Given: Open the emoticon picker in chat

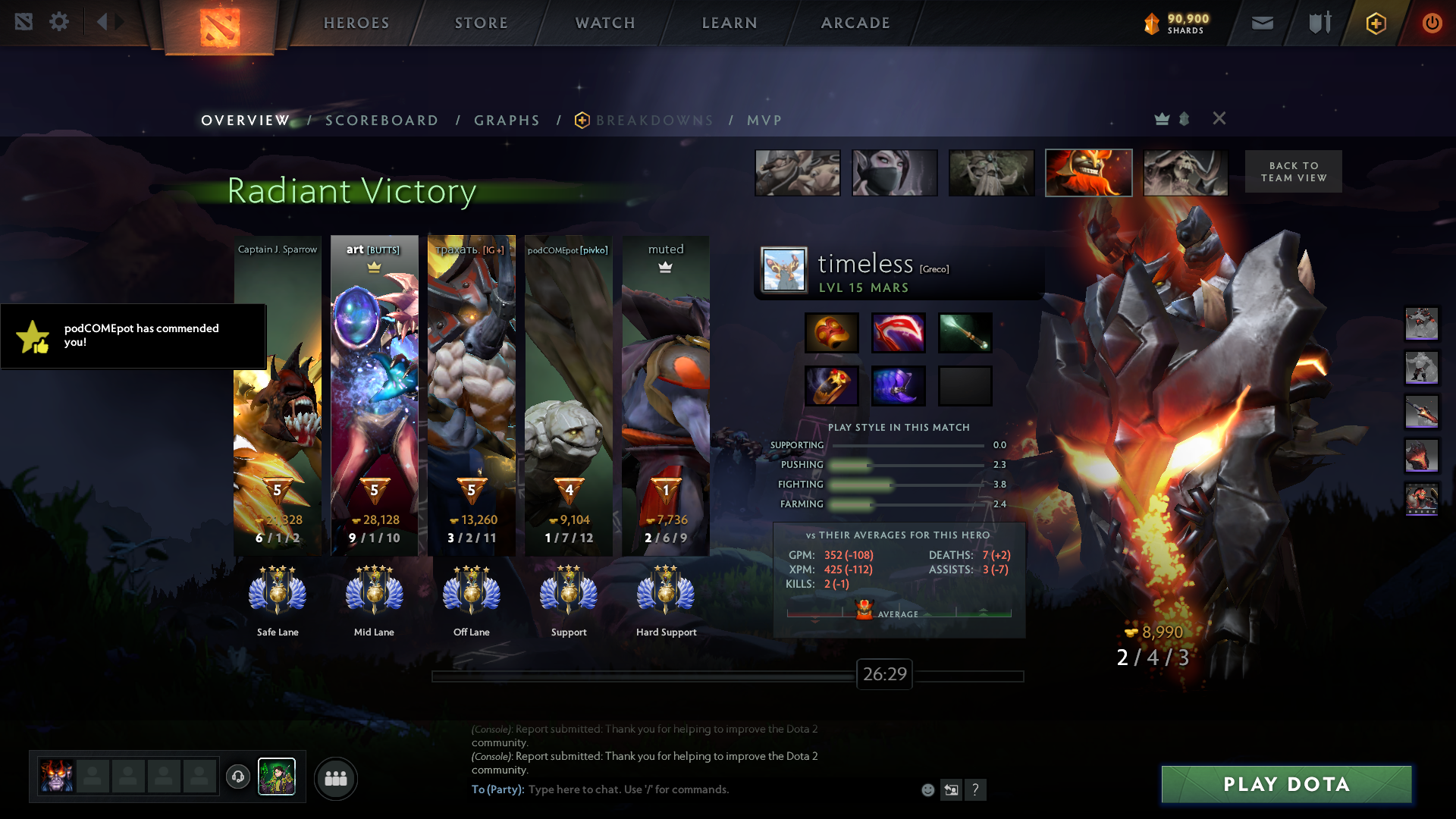Looking at the screenshot, I should (927, 790).
